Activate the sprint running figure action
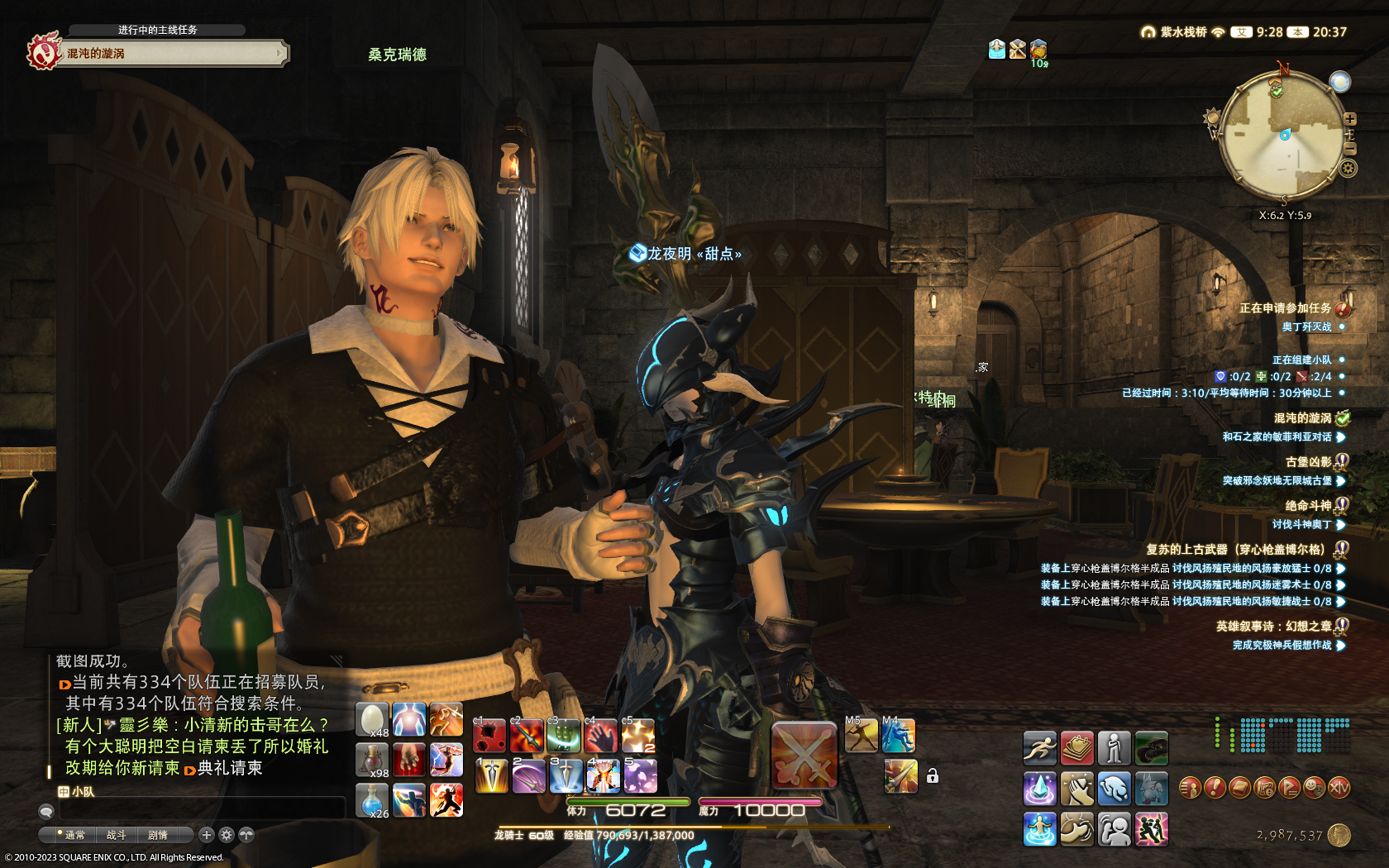 coord(1039,748)
